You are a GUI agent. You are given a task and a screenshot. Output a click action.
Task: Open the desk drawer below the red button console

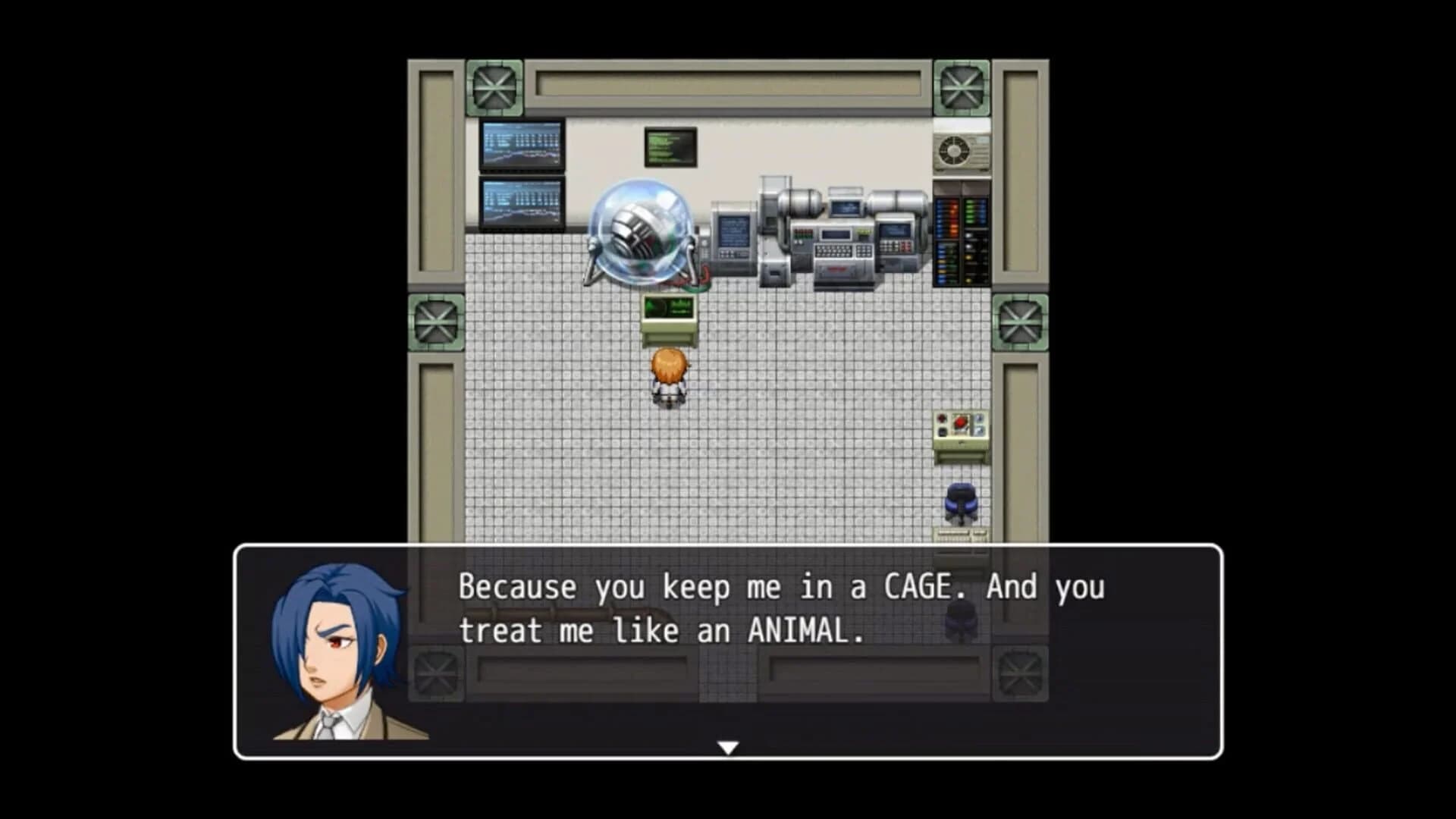960,443
